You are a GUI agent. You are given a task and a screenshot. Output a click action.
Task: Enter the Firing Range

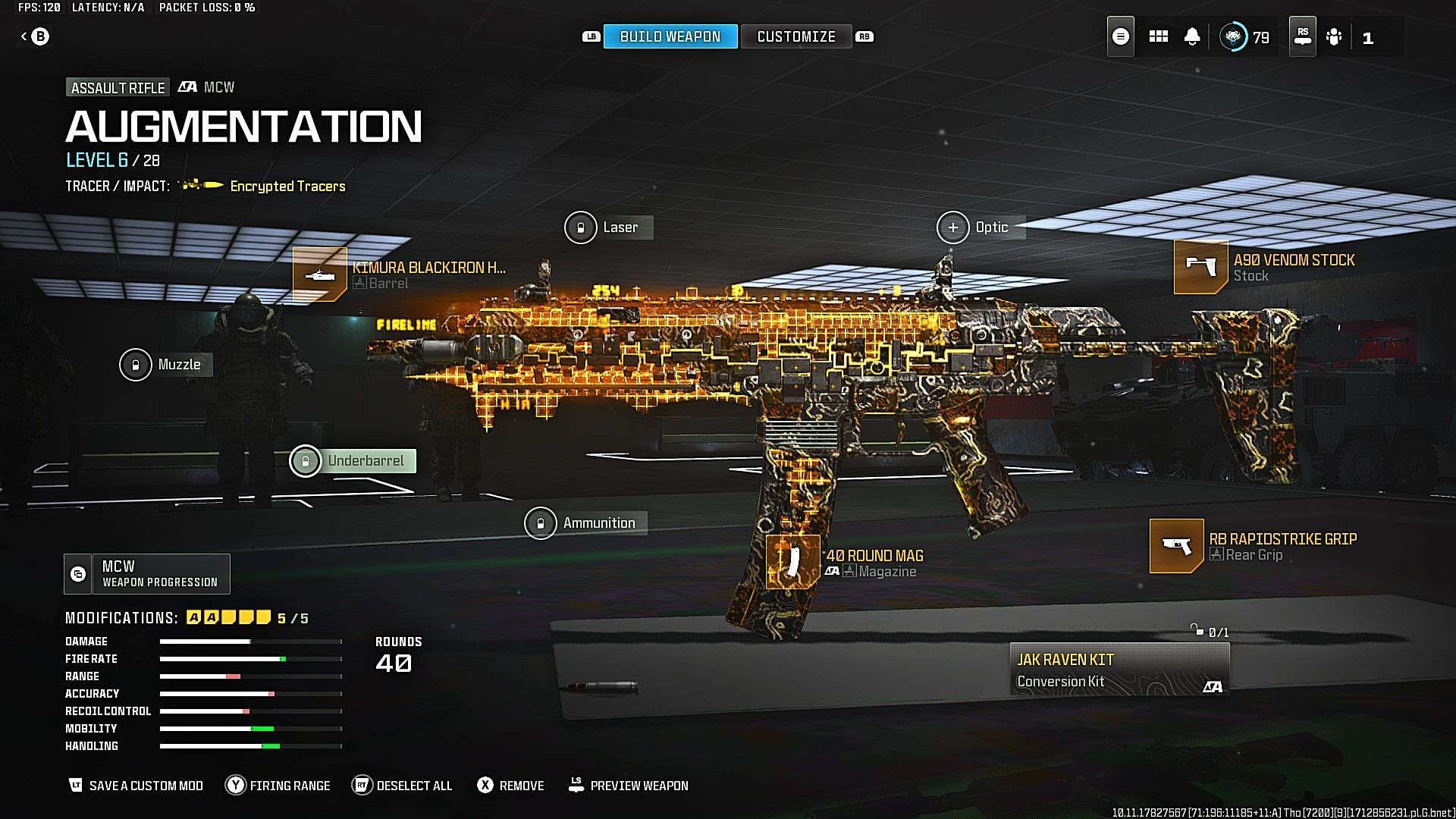[x=278, y=786]
